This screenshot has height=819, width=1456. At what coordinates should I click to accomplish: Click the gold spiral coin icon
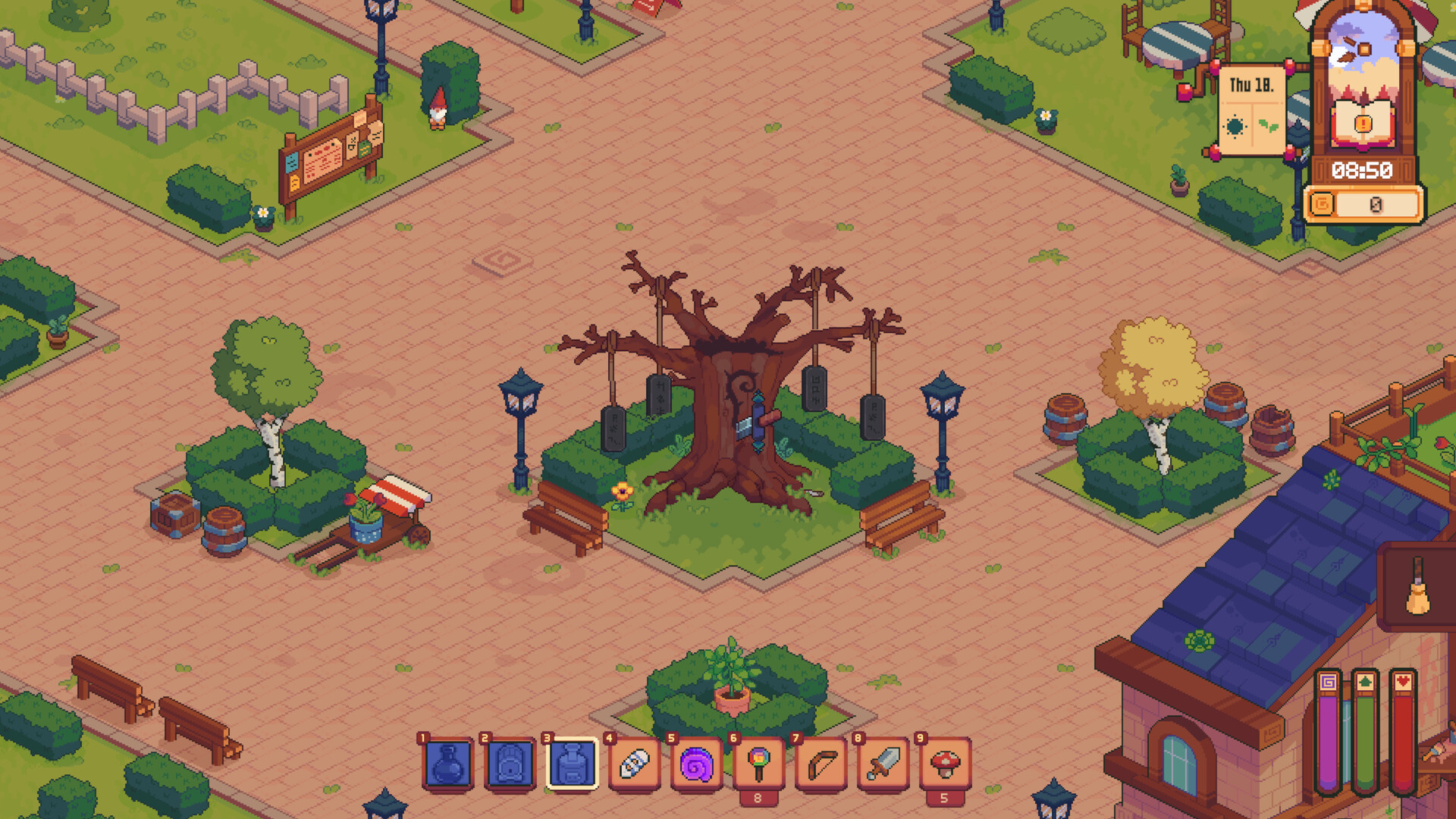(x=1322, y=204)
